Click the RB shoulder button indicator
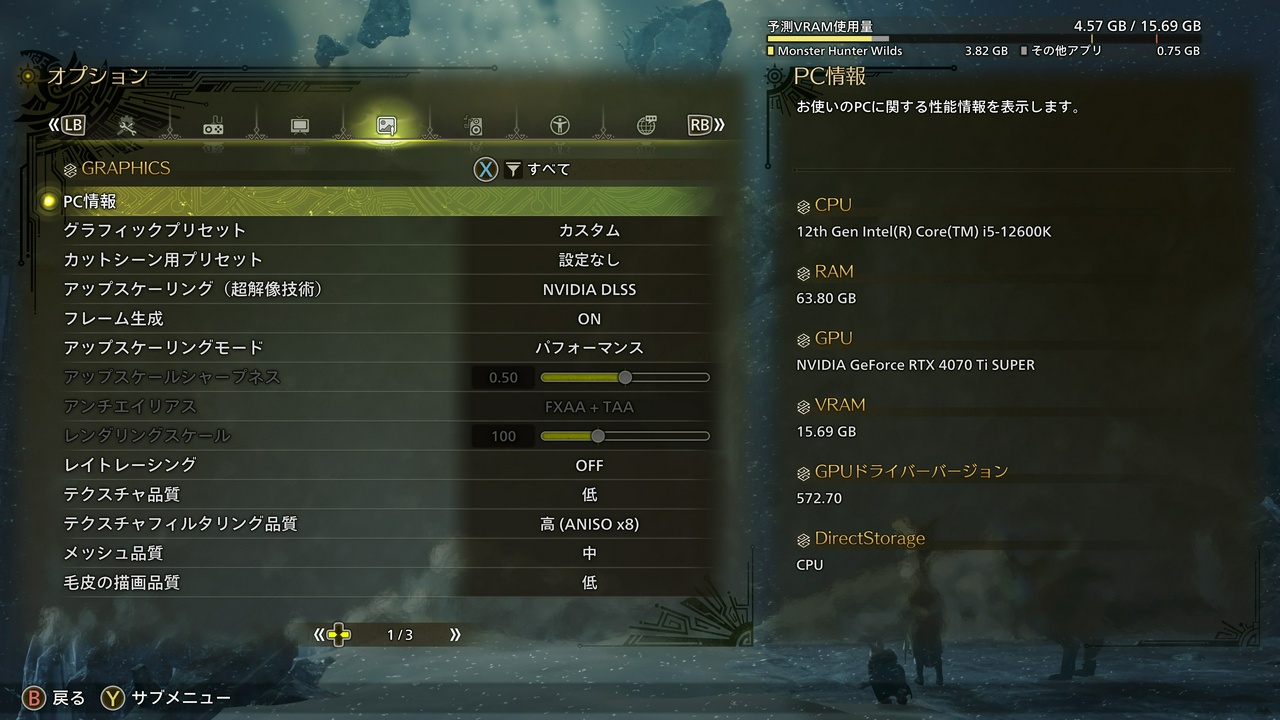Image resolution: width=1280 pixels, height=720 pixels. point(700,124)
